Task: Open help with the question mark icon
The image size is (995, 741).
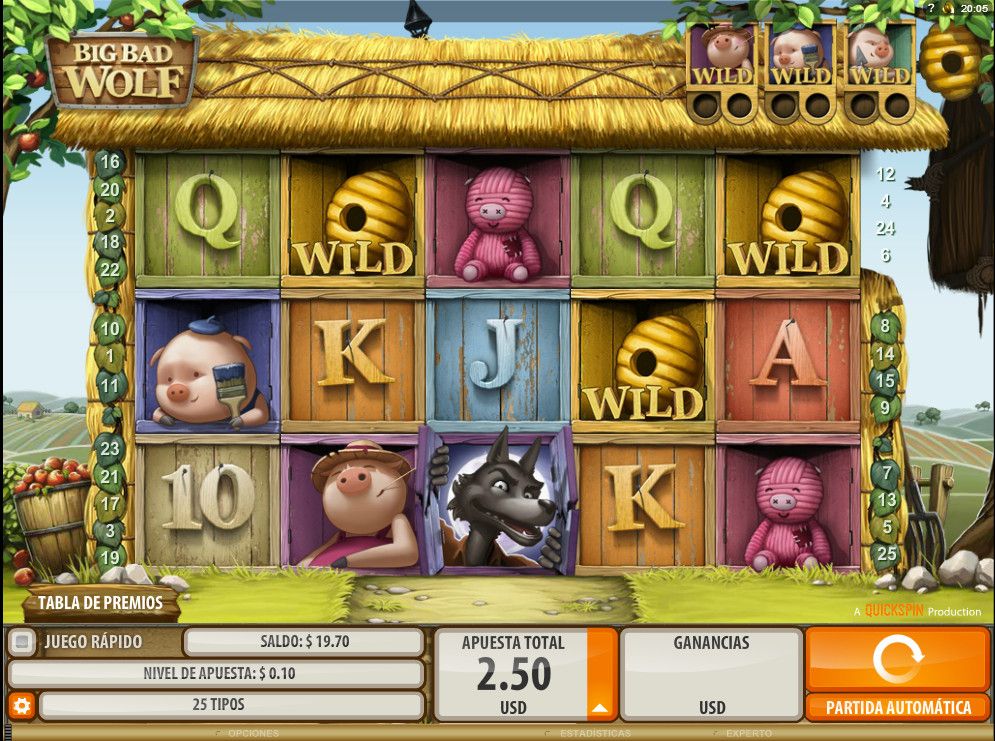Action: (x=931, y=8)
